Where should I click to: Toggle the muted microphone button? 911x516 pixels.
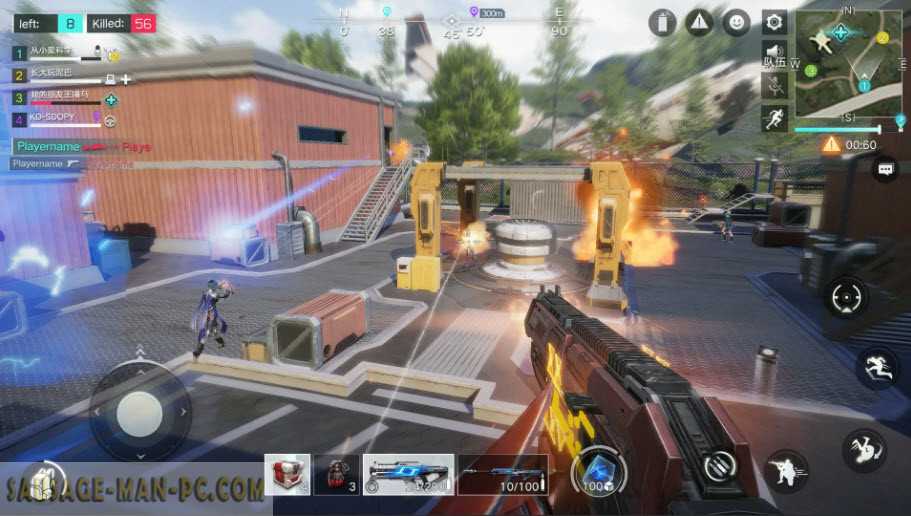click(773, 85)
